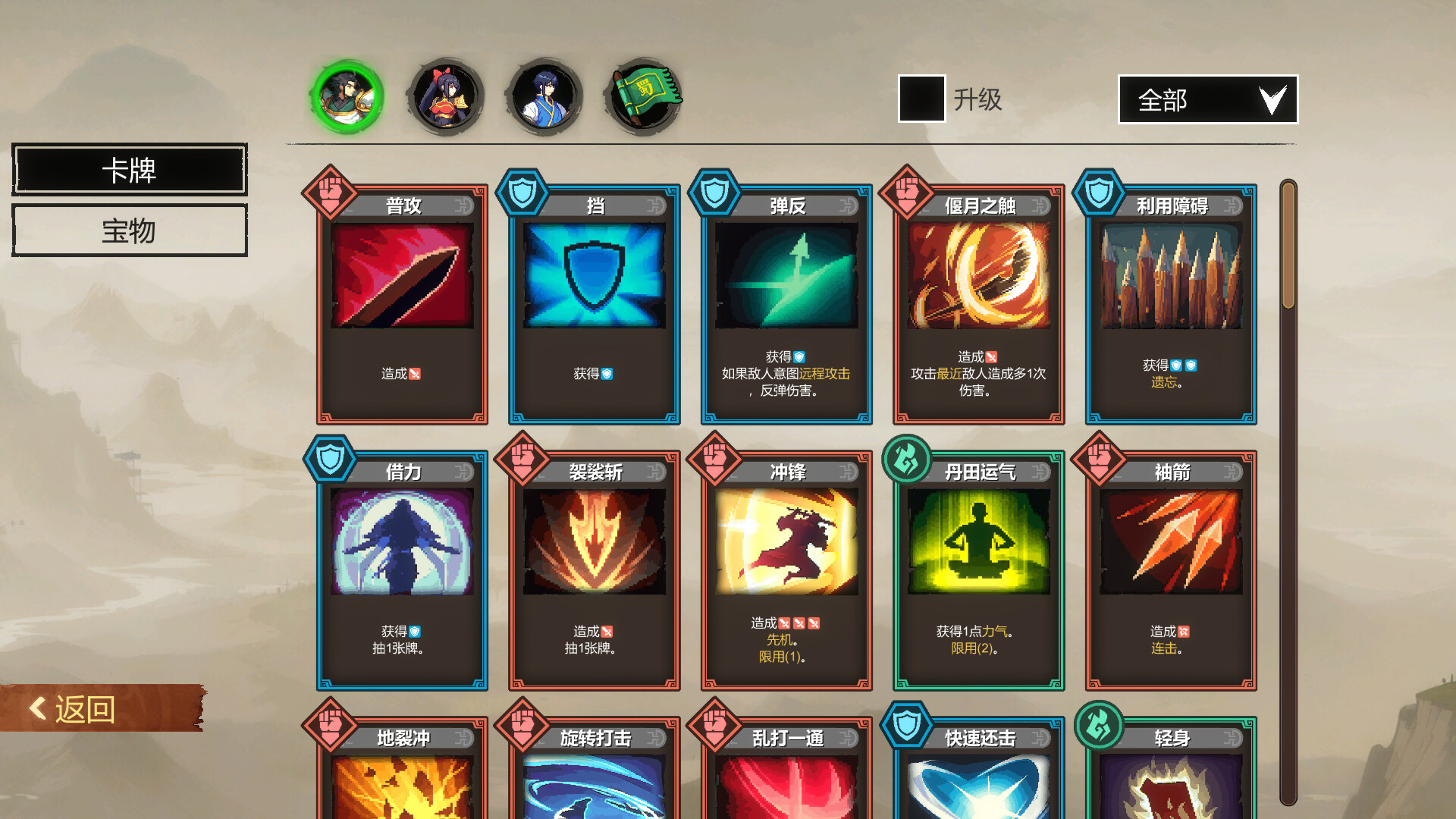Switch to the 宝物 tab
The width and height of the screenshot is (1456, 819).
(129, 230)
